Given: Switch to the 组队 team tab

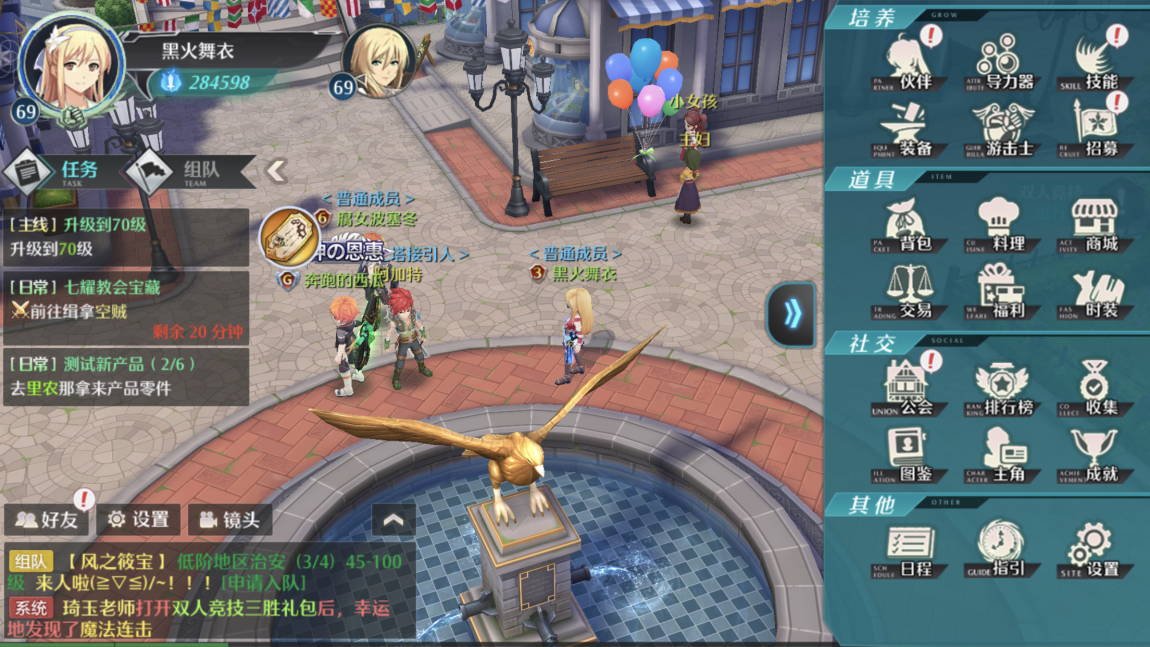Looking at the screenshot, I should (188, 171).
